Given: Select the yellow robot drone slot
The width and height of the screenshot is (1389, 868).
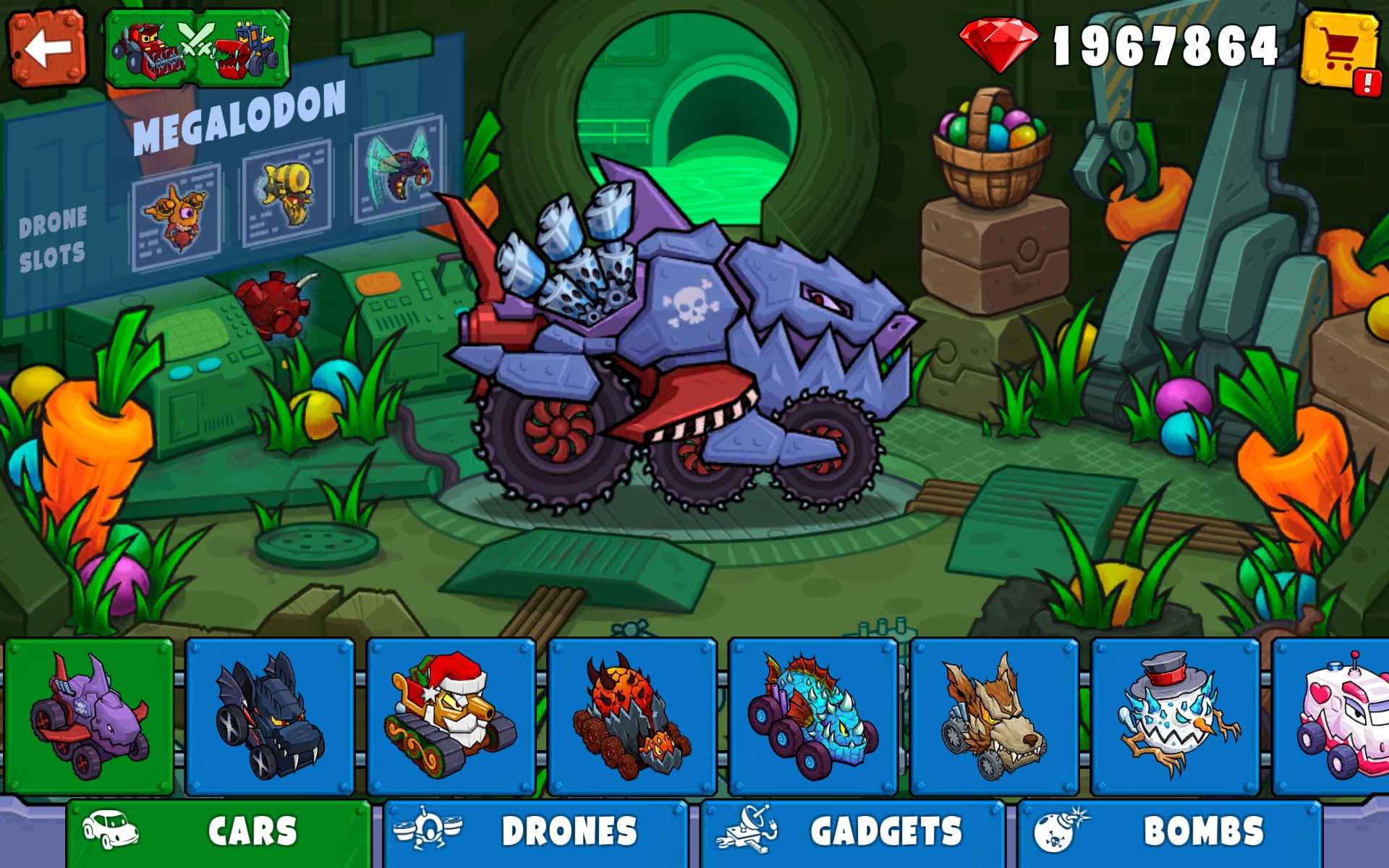Looking at the screenshot, I should (x=287, y=193).
